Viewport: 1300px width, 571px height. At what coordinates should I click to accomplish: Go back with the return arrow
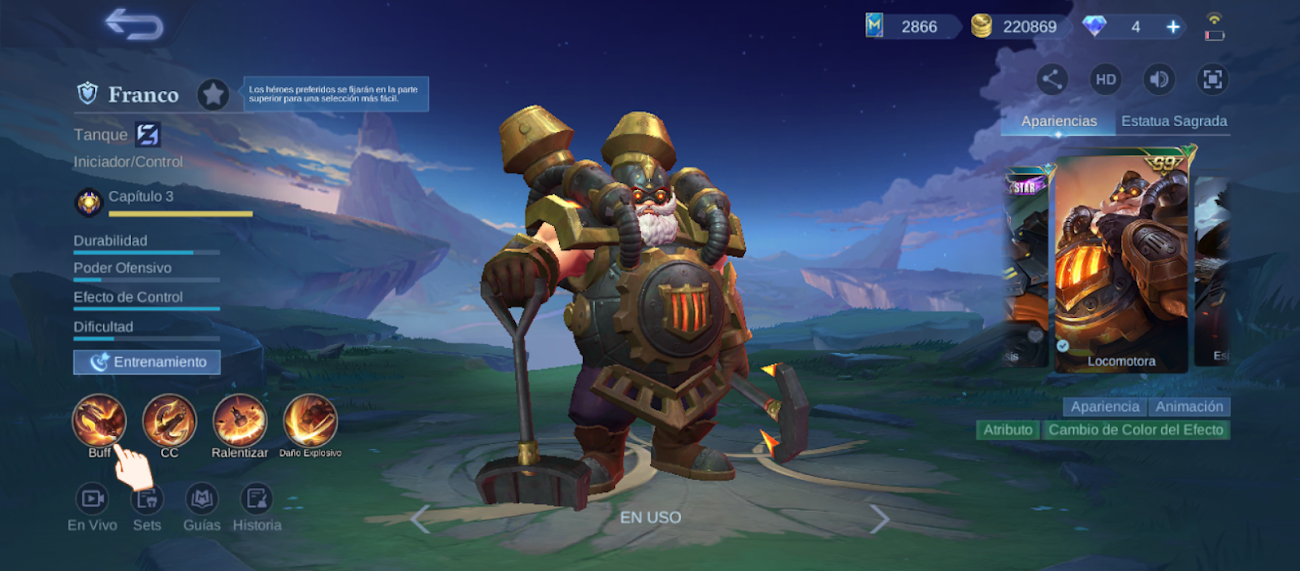point(134,25)
